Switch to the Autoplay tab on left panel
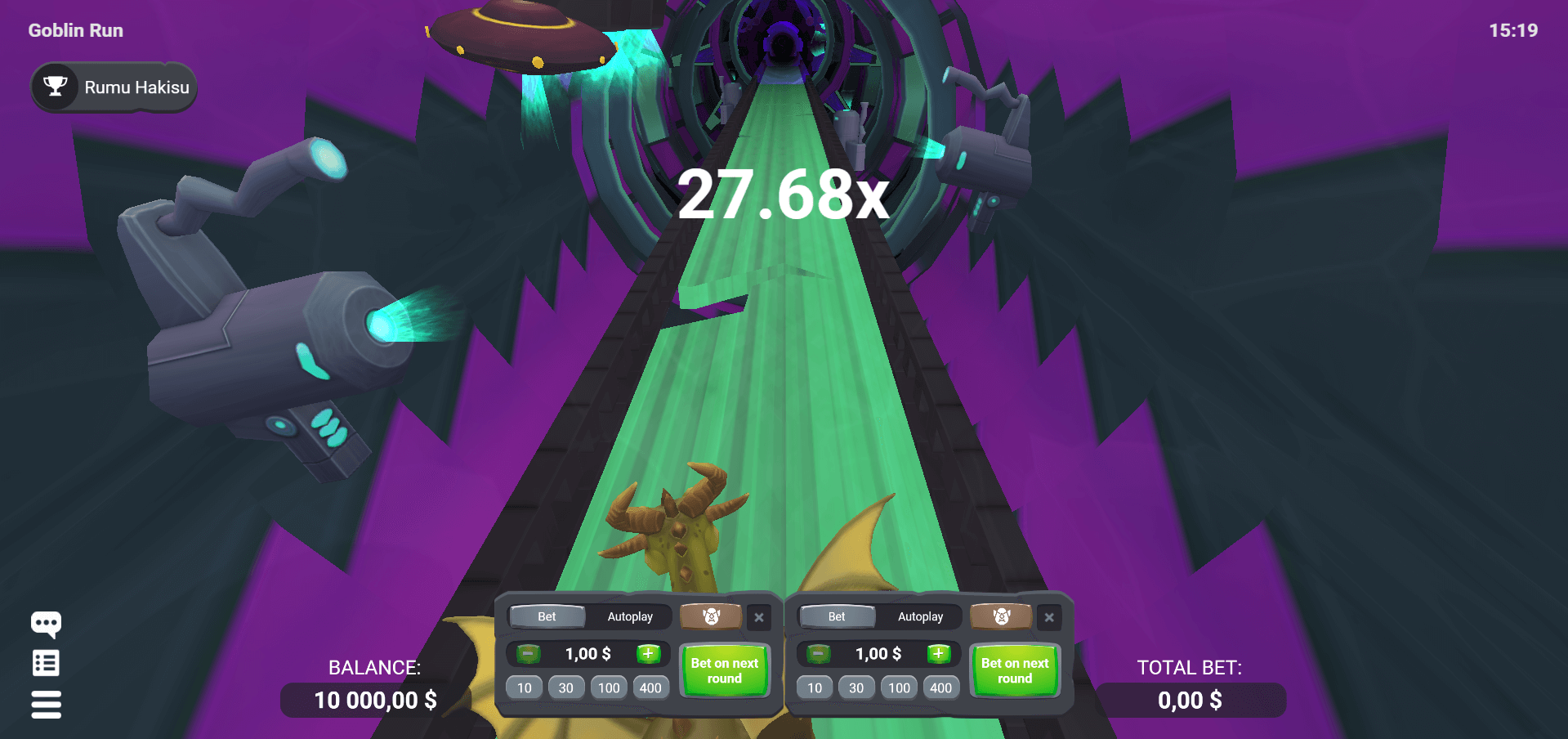Image resolution: width=1568 pixels, height=739 pixels. coord(632,616)
